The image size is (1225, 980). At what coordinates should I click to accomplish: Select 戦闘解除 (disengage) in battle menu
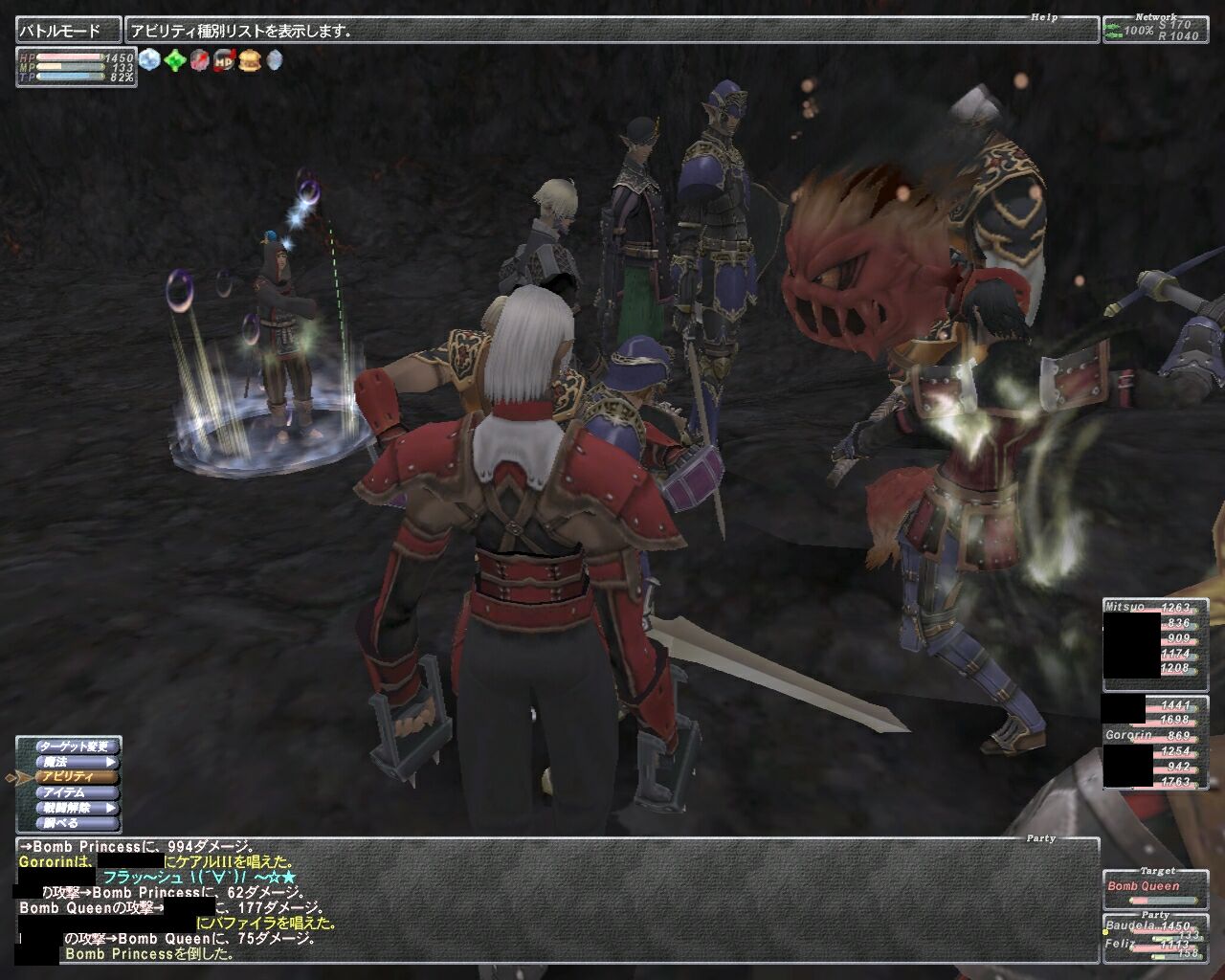point(77,808)
